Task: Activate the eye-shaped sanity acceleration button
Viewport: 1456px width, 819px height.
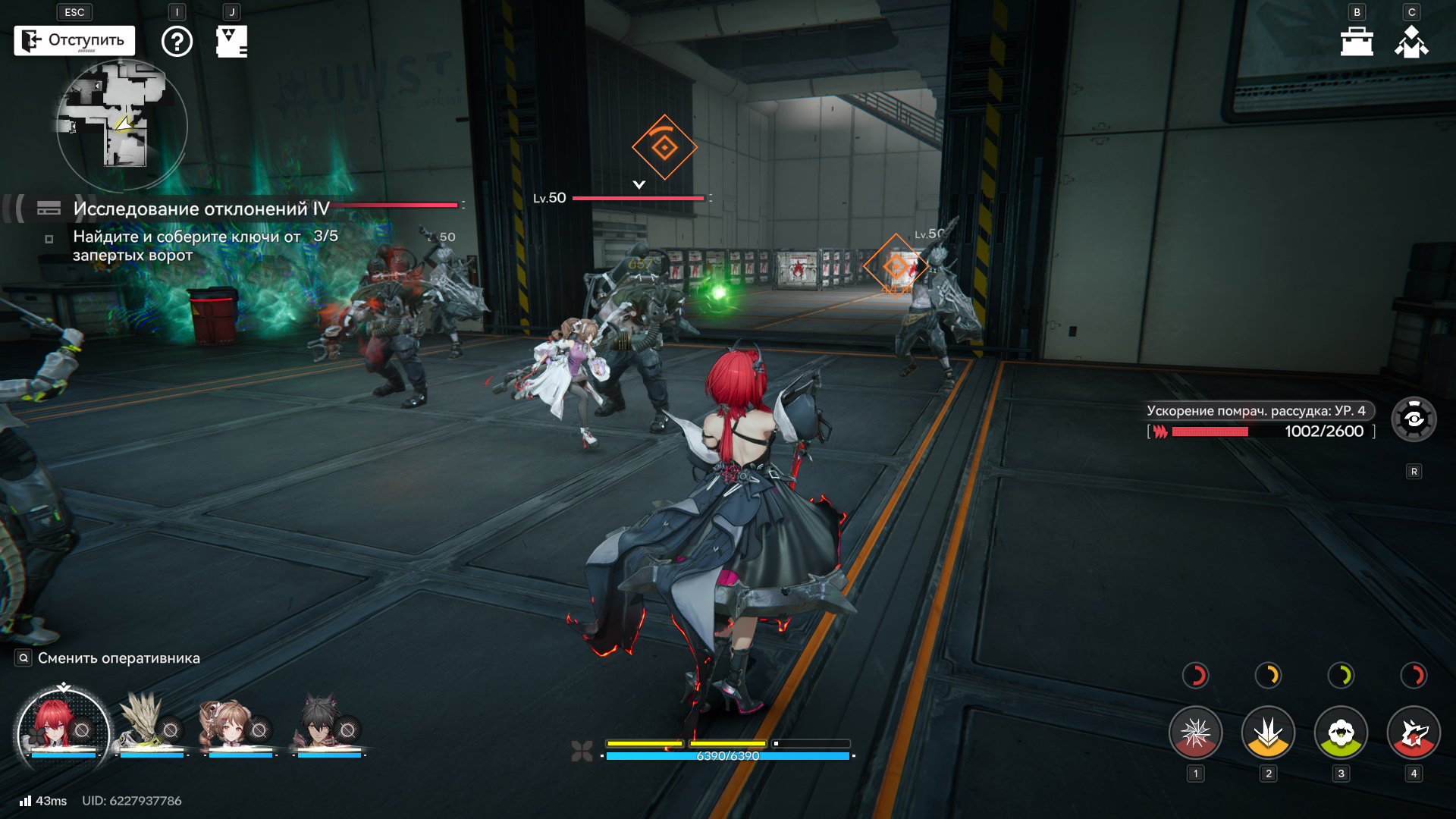Action: [1414, 419]
